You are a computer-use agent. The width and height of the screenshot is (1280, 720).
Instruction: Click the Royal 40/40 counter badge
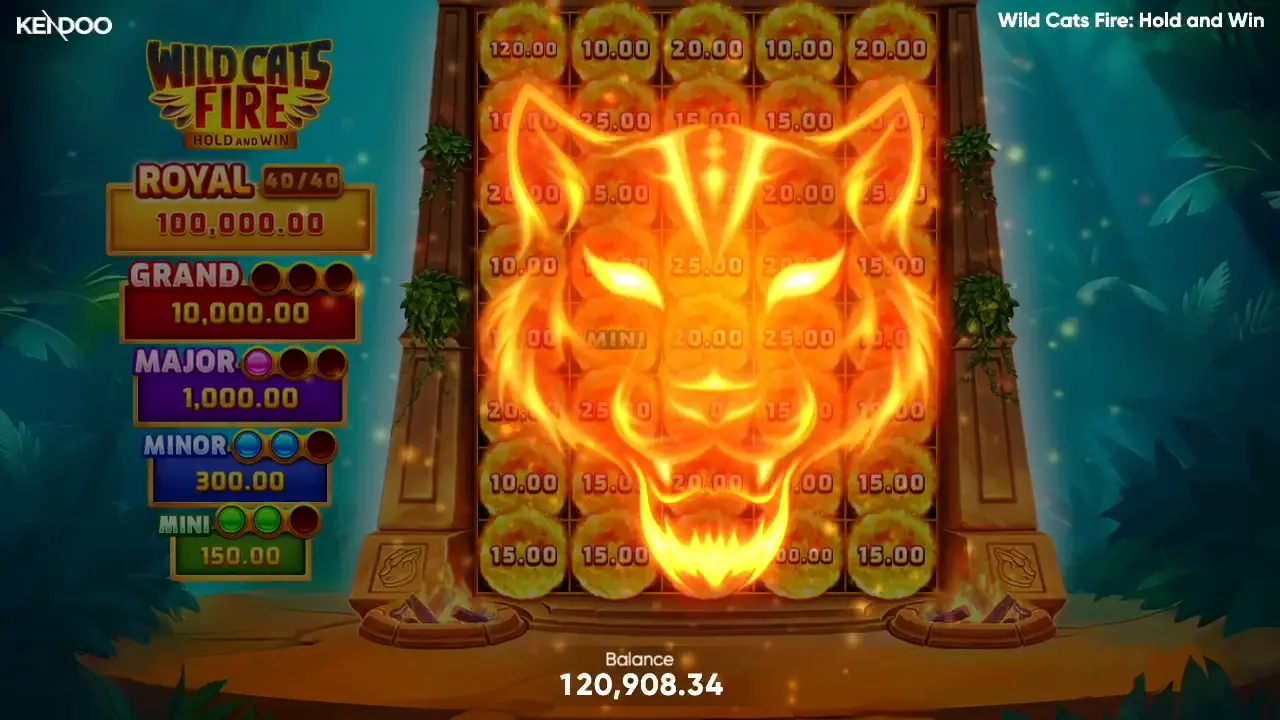[x=302, y=182]
